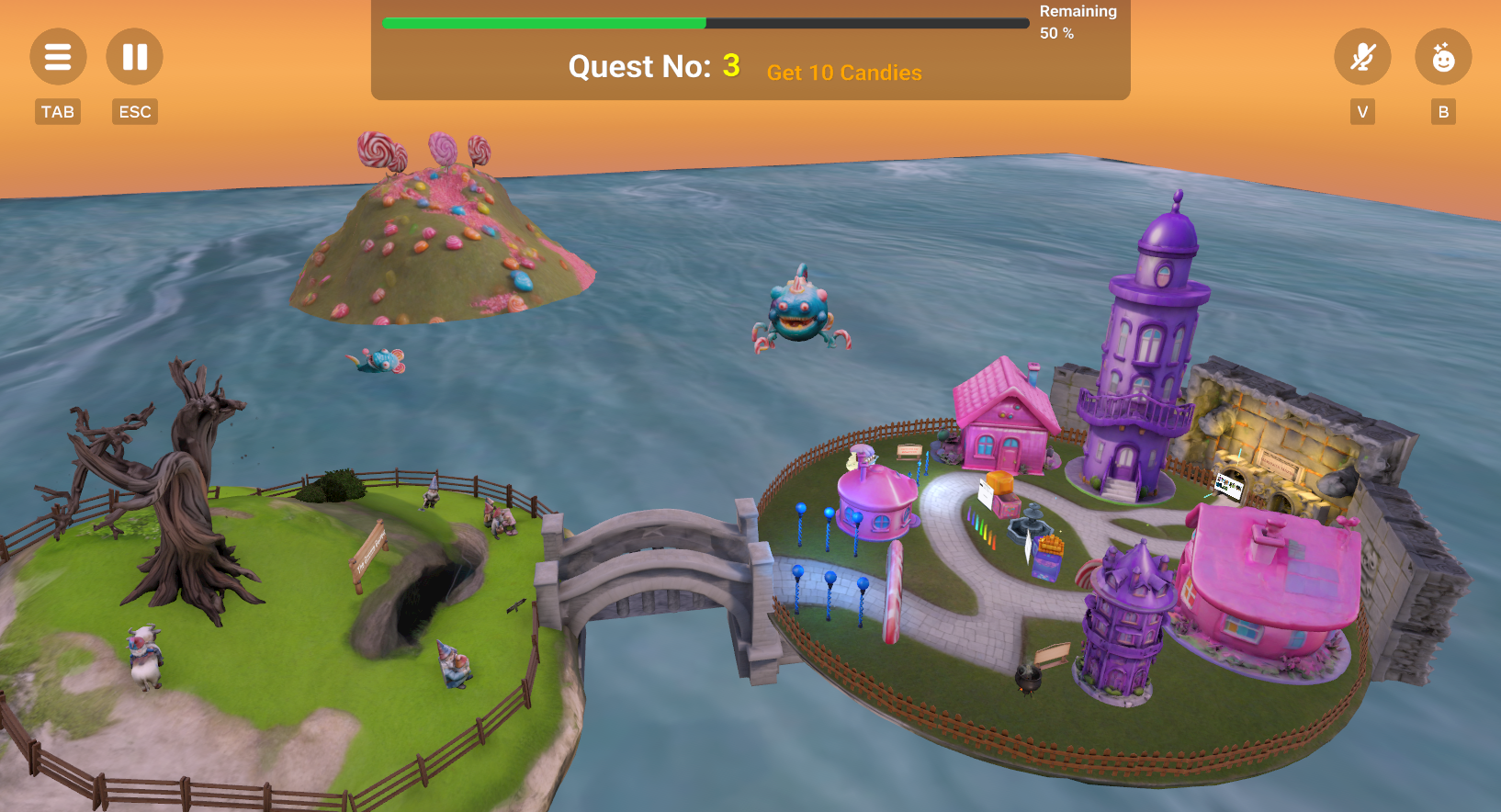Pause the game with the pause button
Image resolution: width=1501 pixels, height=812 pixels.
pyautogui.click(x=134, y=57)
